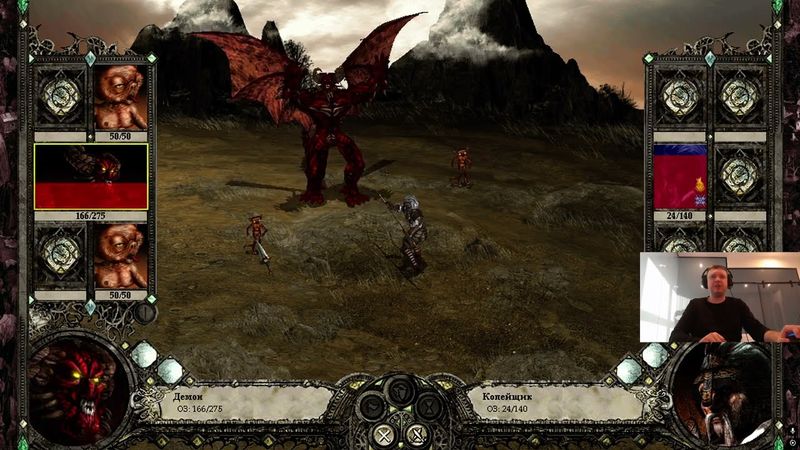Target the enemy spearman card showing 24/140
This screenshot has width=800, height=450.
(x=680, y=176)
